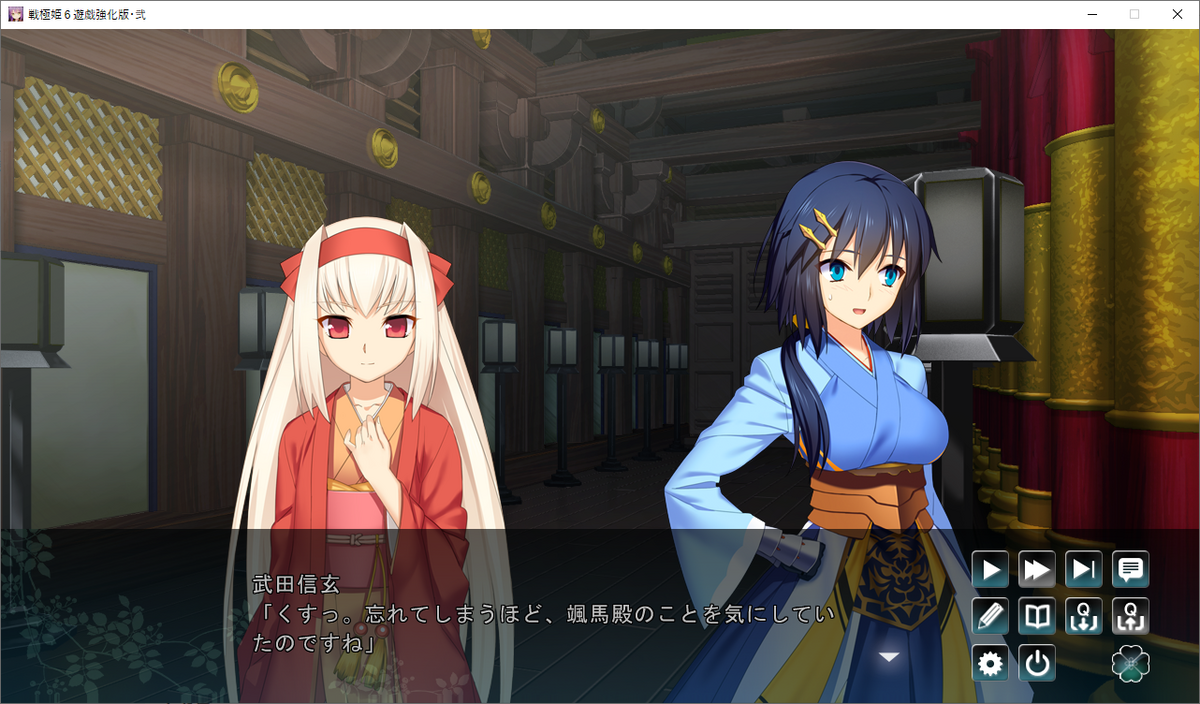Jump ahead with the skip-to-next button
Image resolution: width=1200 pixels, height=704 pixels.
(x=1084, y=570)
